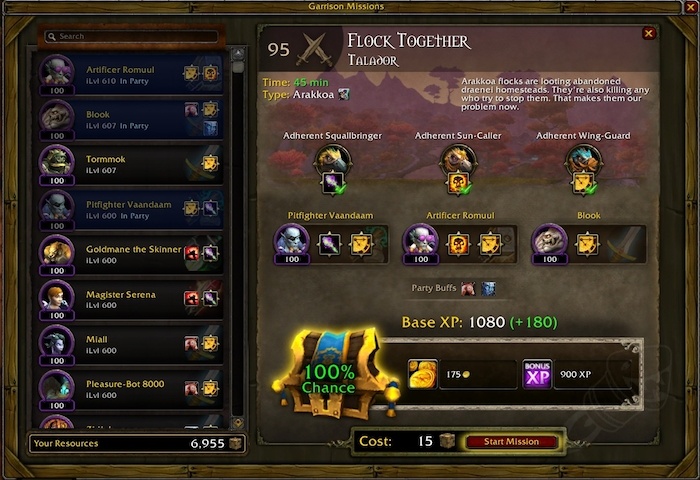Click Pitfighter Vaandaam's party slot portrait

click(293, 240)
